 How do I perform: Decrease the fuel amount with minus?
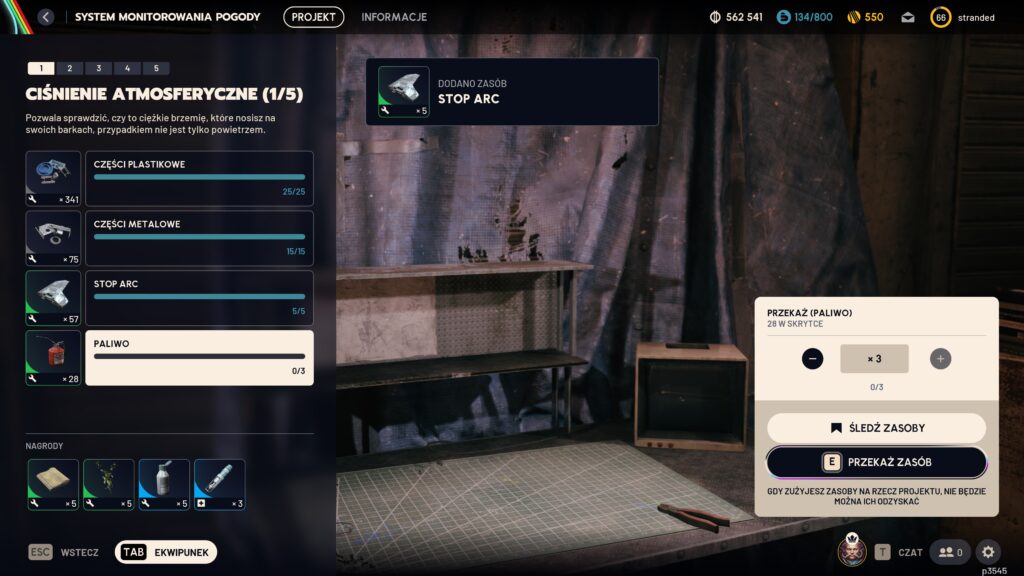[x=812, y=358]
